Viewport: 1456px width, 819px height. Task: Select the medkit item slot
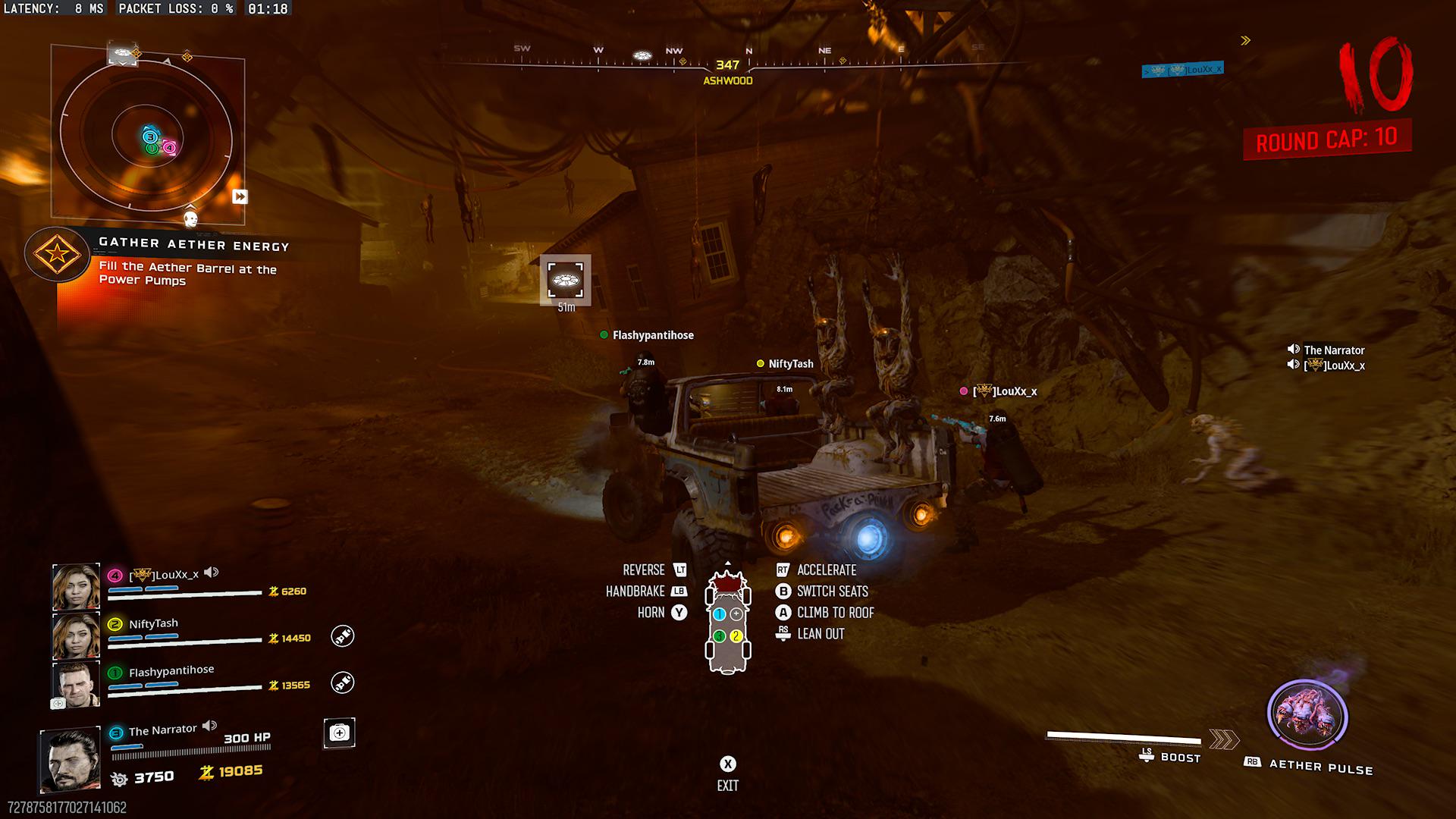(x=339, y=733)
